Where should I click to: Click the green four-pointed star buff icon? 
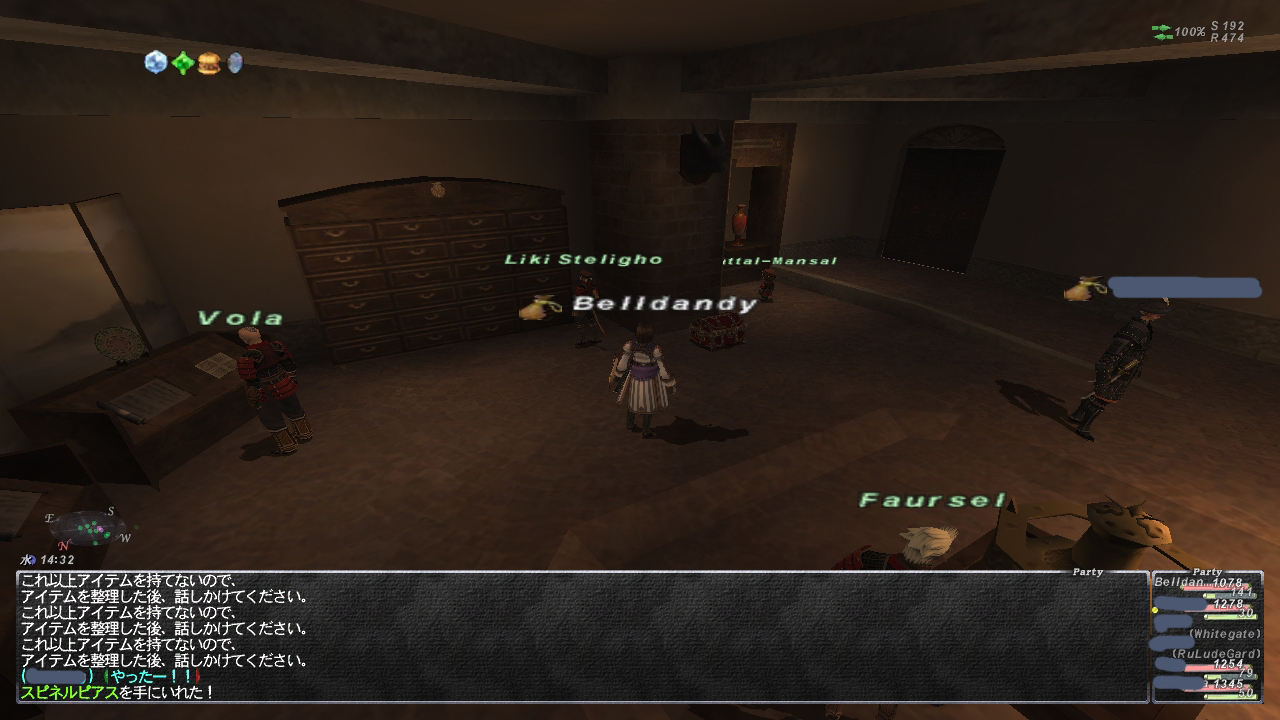(182, 63)
